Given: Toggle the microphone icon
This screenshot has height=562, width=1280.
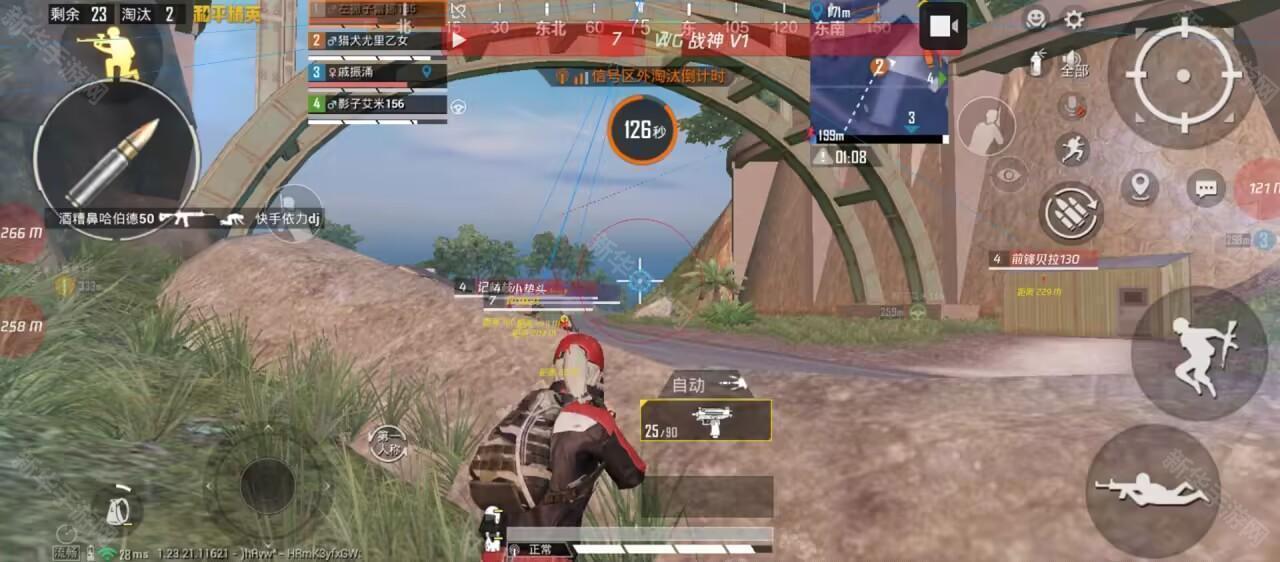Looking at the screenshot, I should coord(1073,106).
